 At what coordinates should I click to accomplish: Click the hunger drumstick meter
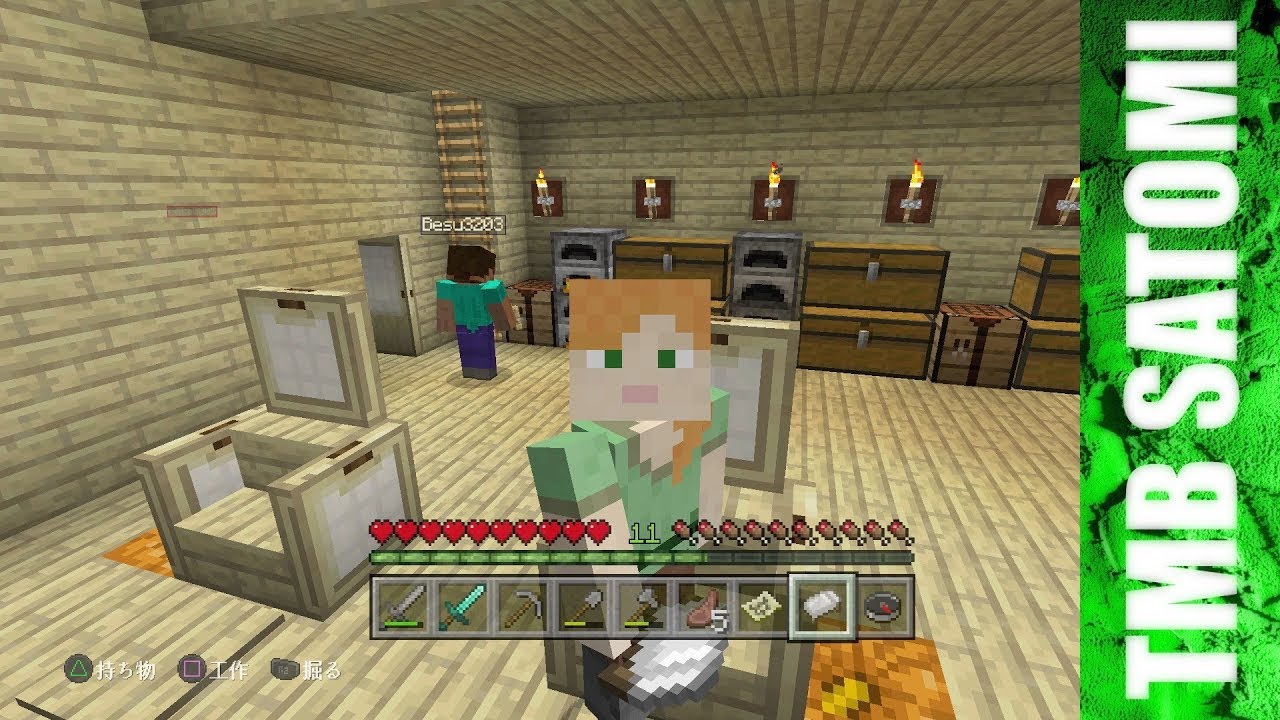point(790,527)
